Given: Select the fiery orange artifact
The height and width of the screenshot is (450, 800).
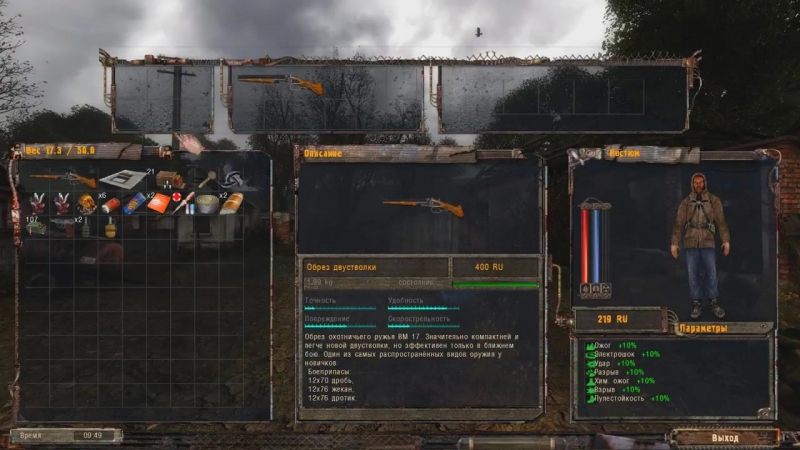Looking at the screenshot, I should pos(87,204).
